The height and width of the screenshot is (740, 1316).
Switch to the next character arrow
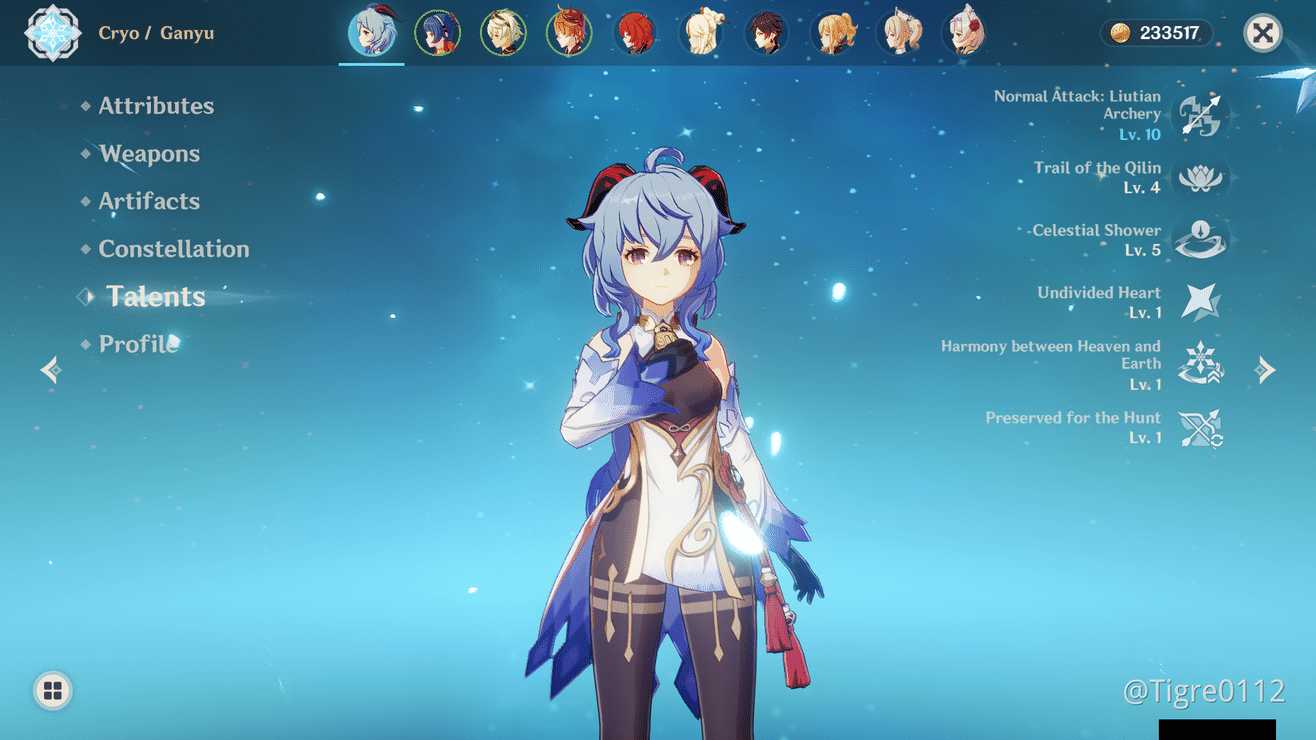tap(1266, 370)
